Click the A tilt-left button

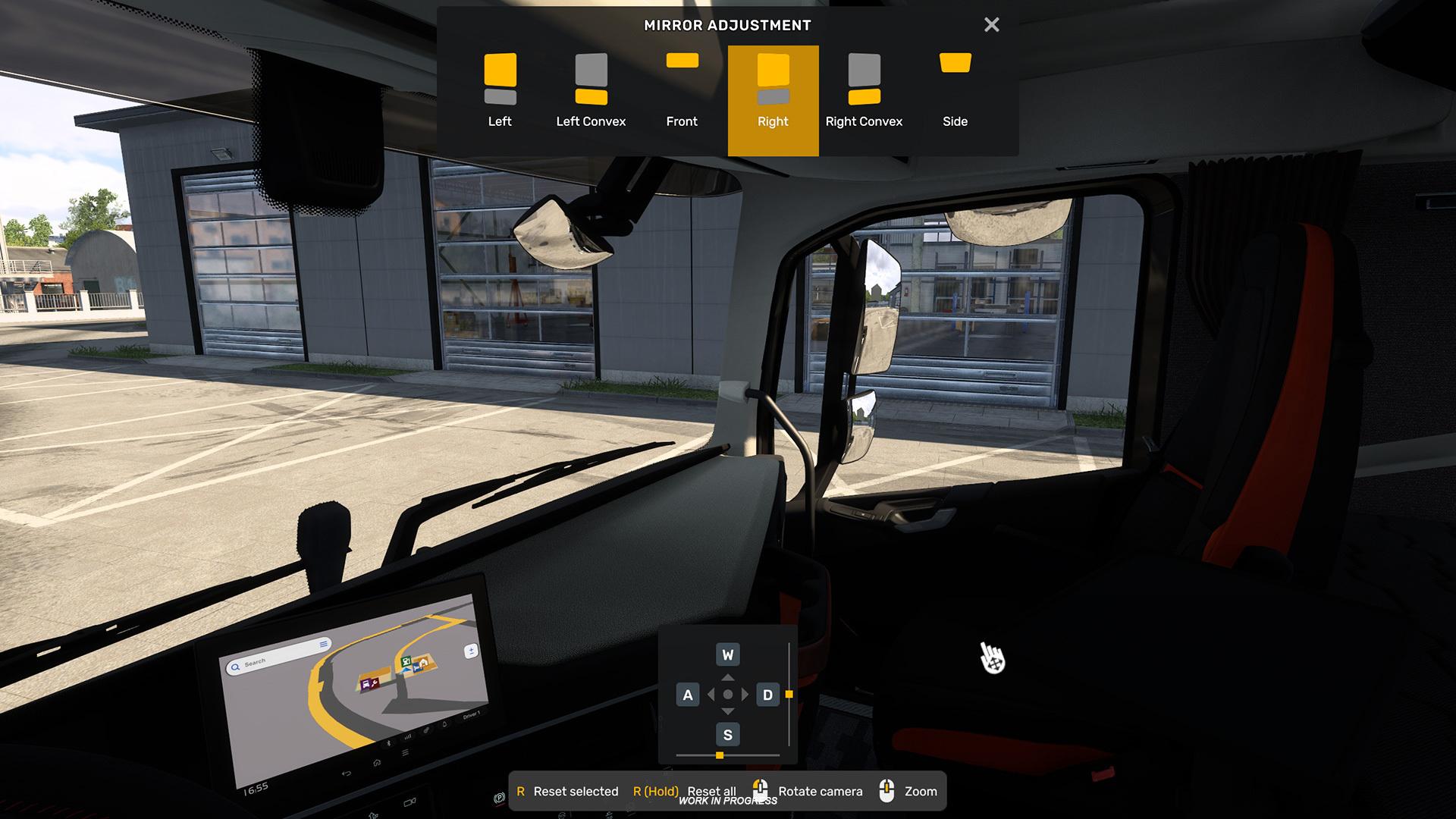pyautogui.click(x=688, y=695)
